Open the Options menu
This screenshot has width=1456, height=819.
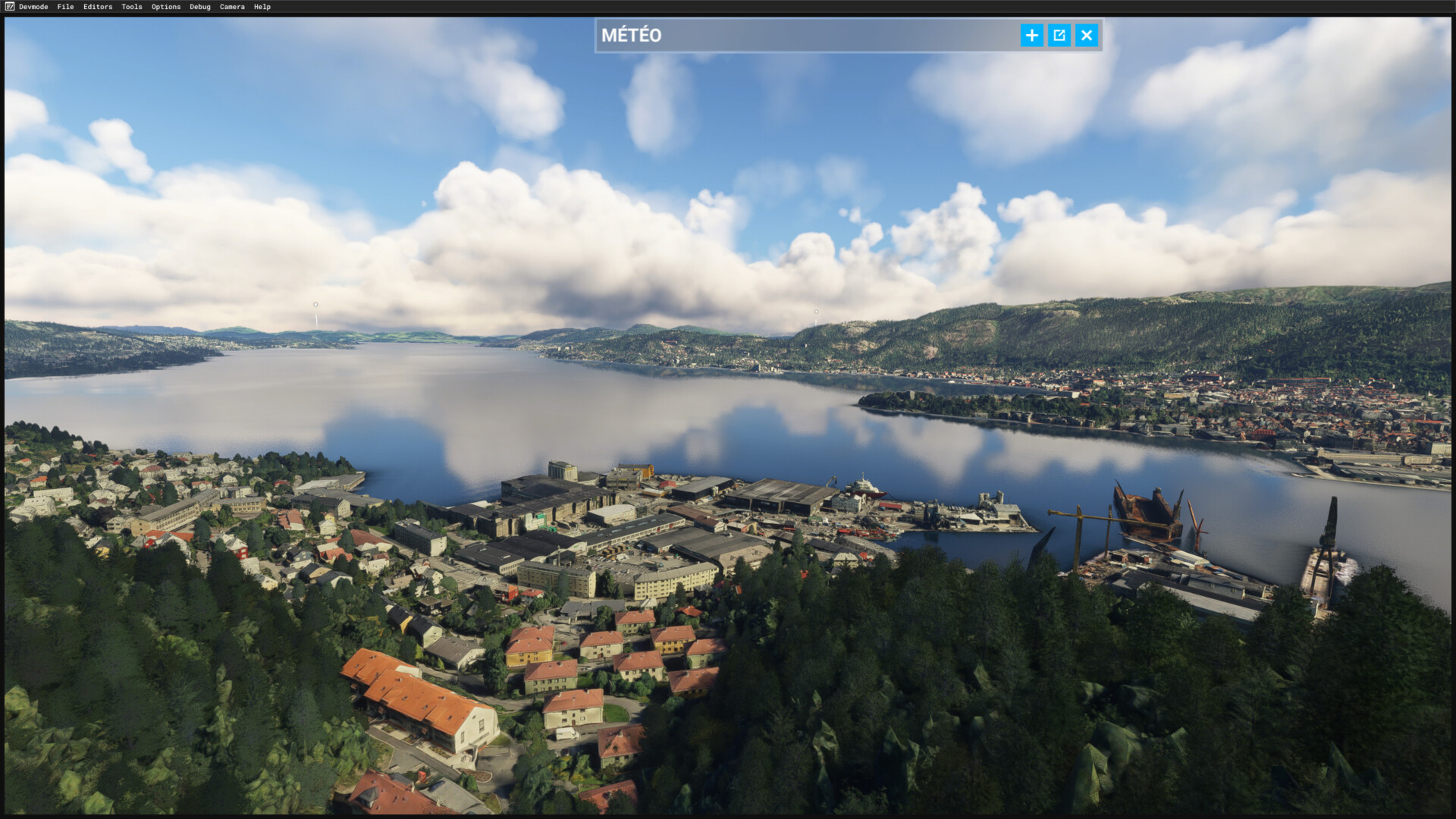tap(166, 7)
